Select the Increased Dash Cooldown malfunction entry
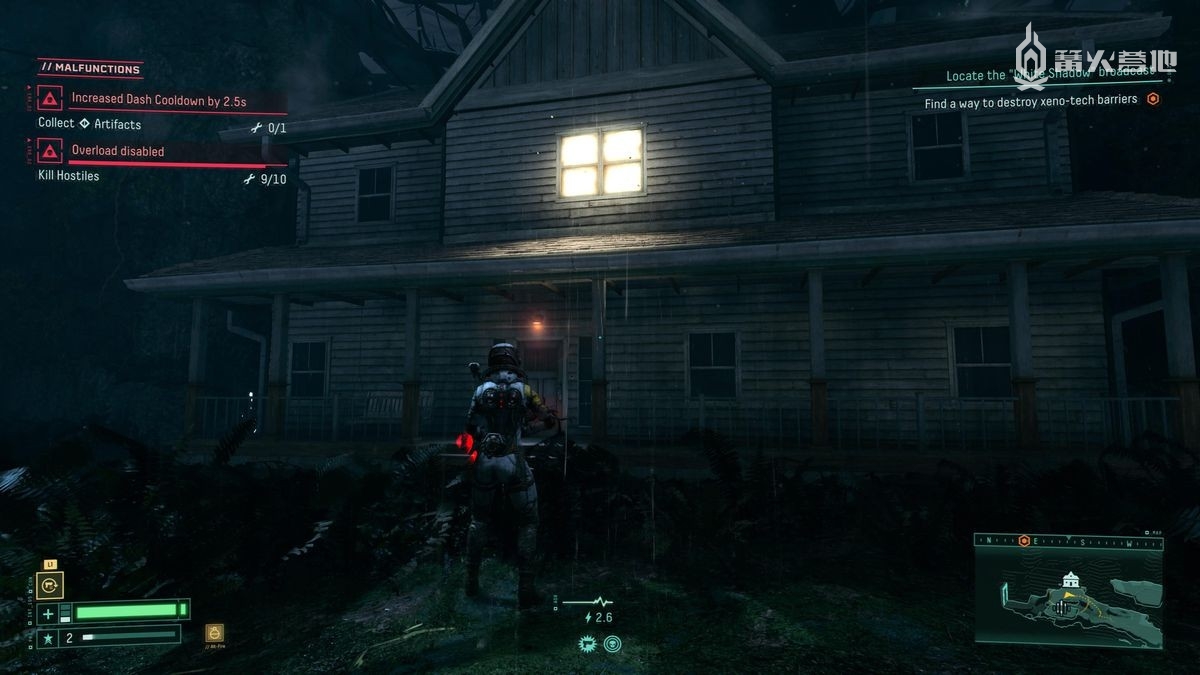Image resolution: width=1200 pixels, height=675 pixels. click(158, 99)
